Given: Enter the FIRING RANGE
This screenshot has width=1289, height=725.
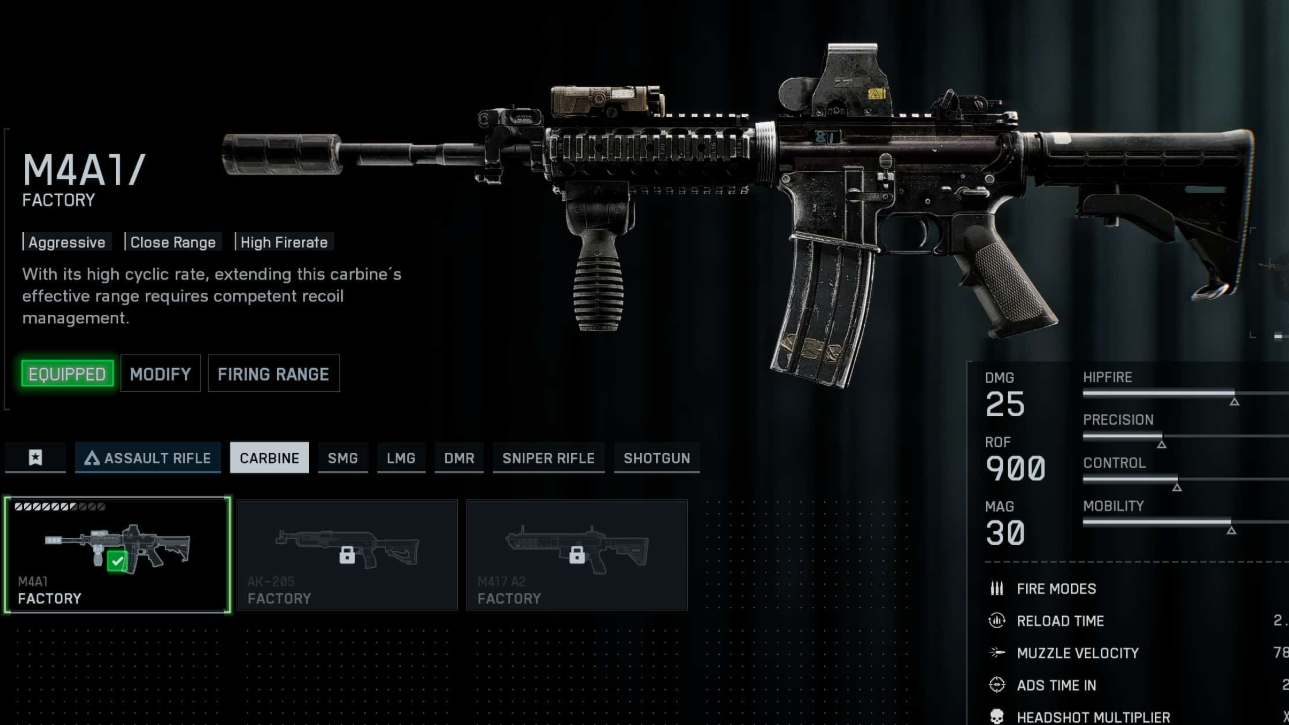Looking at the screenshot, I should (x=273, y=374).
